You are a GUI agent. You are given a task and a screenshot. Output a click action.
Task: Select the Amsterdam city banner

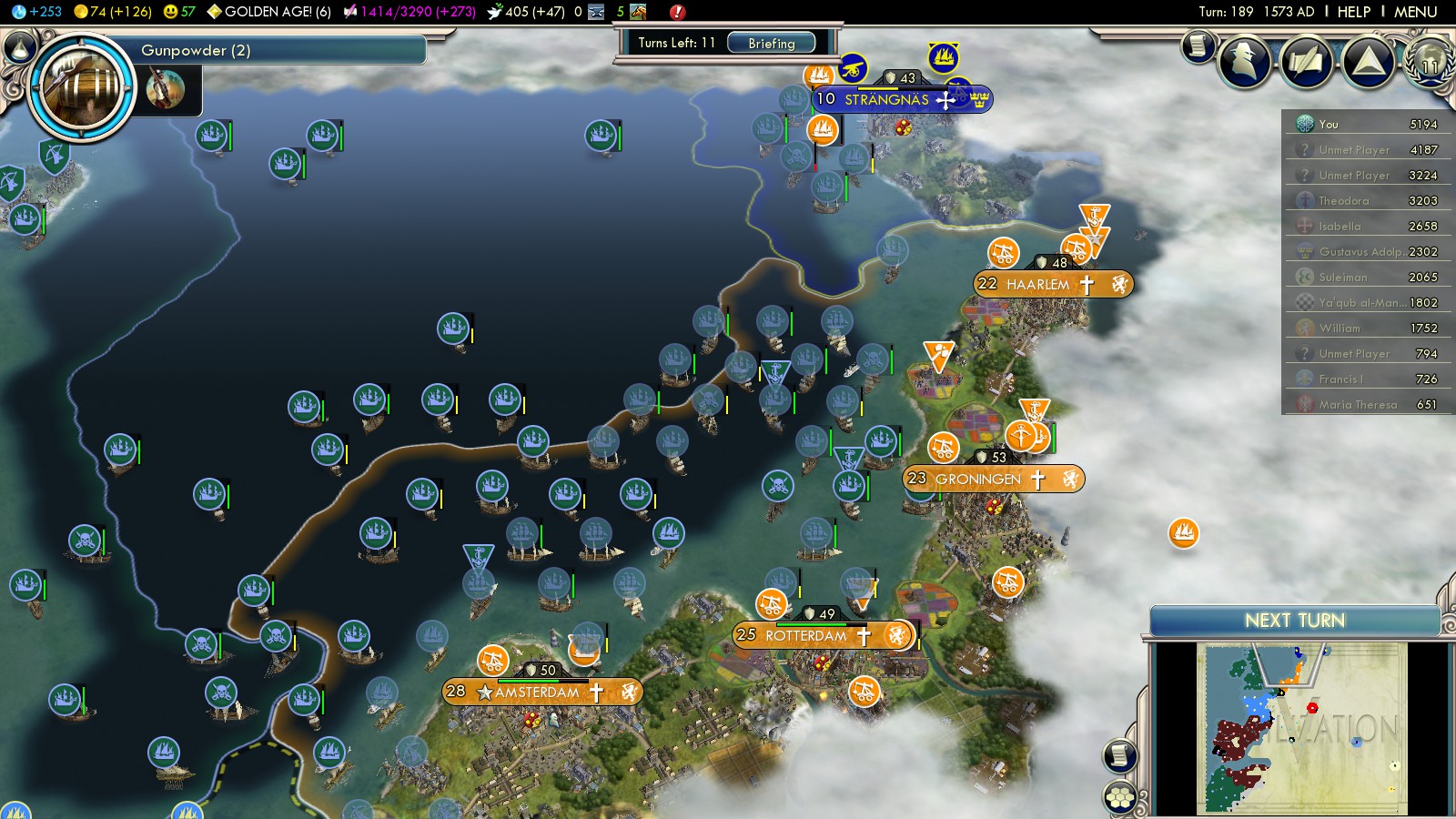[537, 693]
